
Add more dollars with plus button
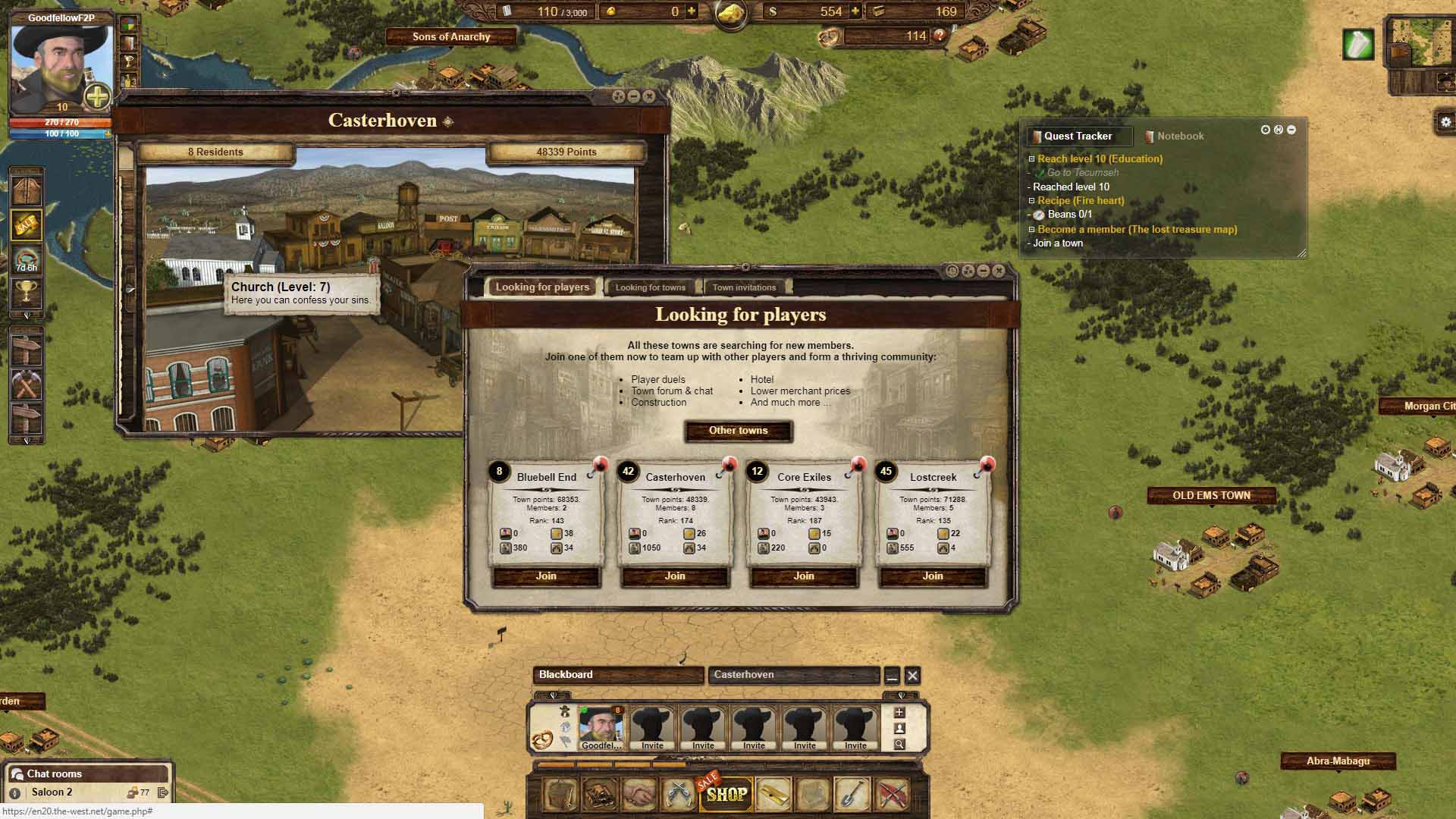(x=855, y=11)
